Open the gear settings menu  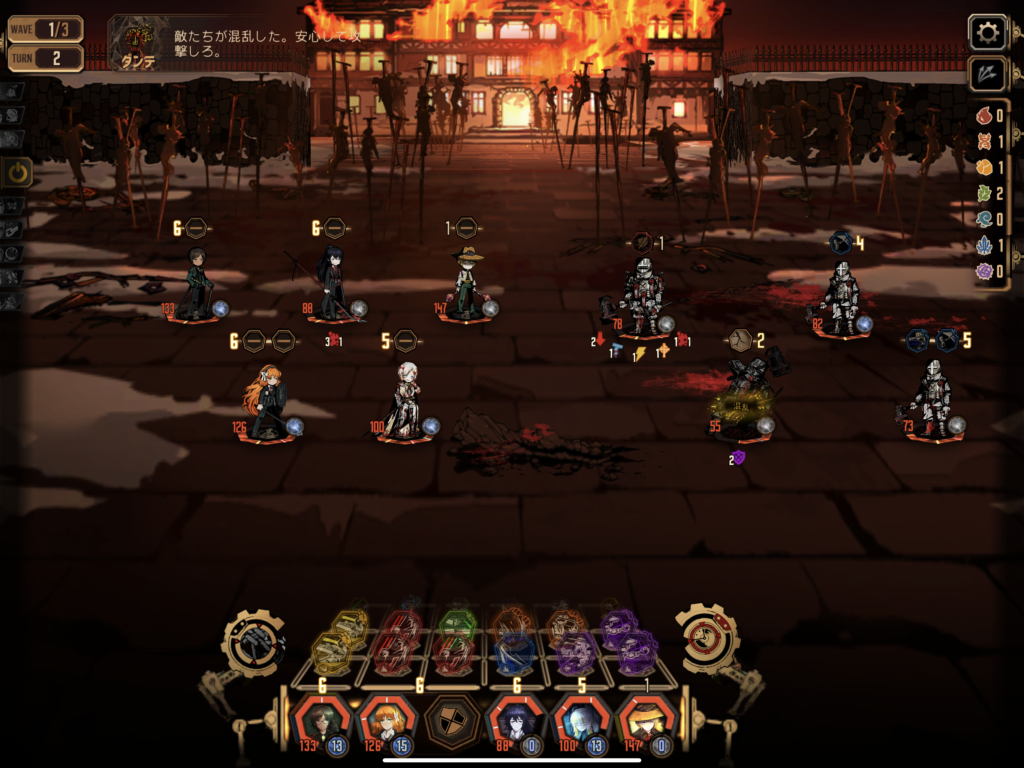click(x=987, y=33)
